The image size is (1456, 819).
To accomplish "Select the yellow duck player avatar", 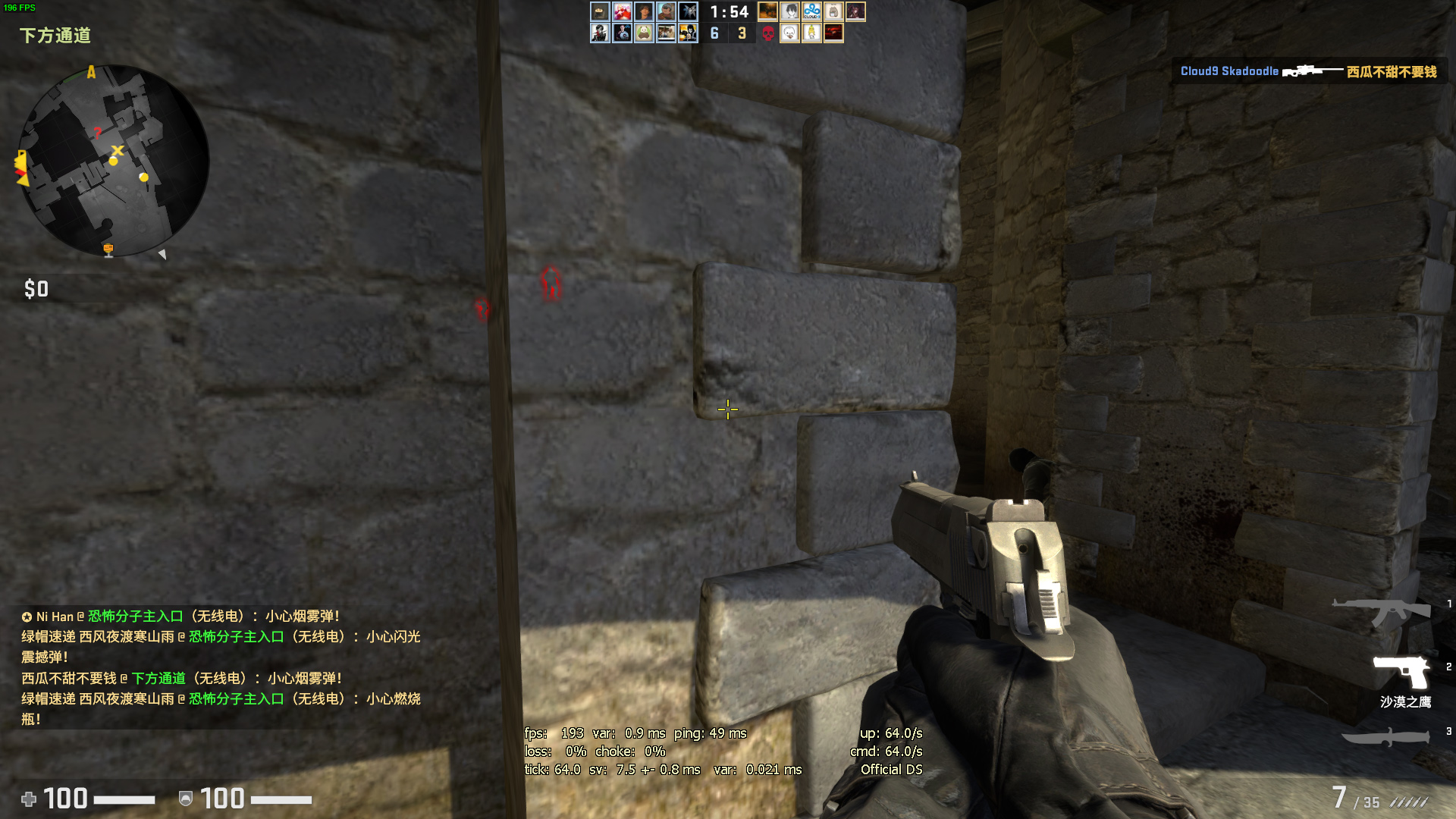I will pyautogui.click(x=811, y=33).
